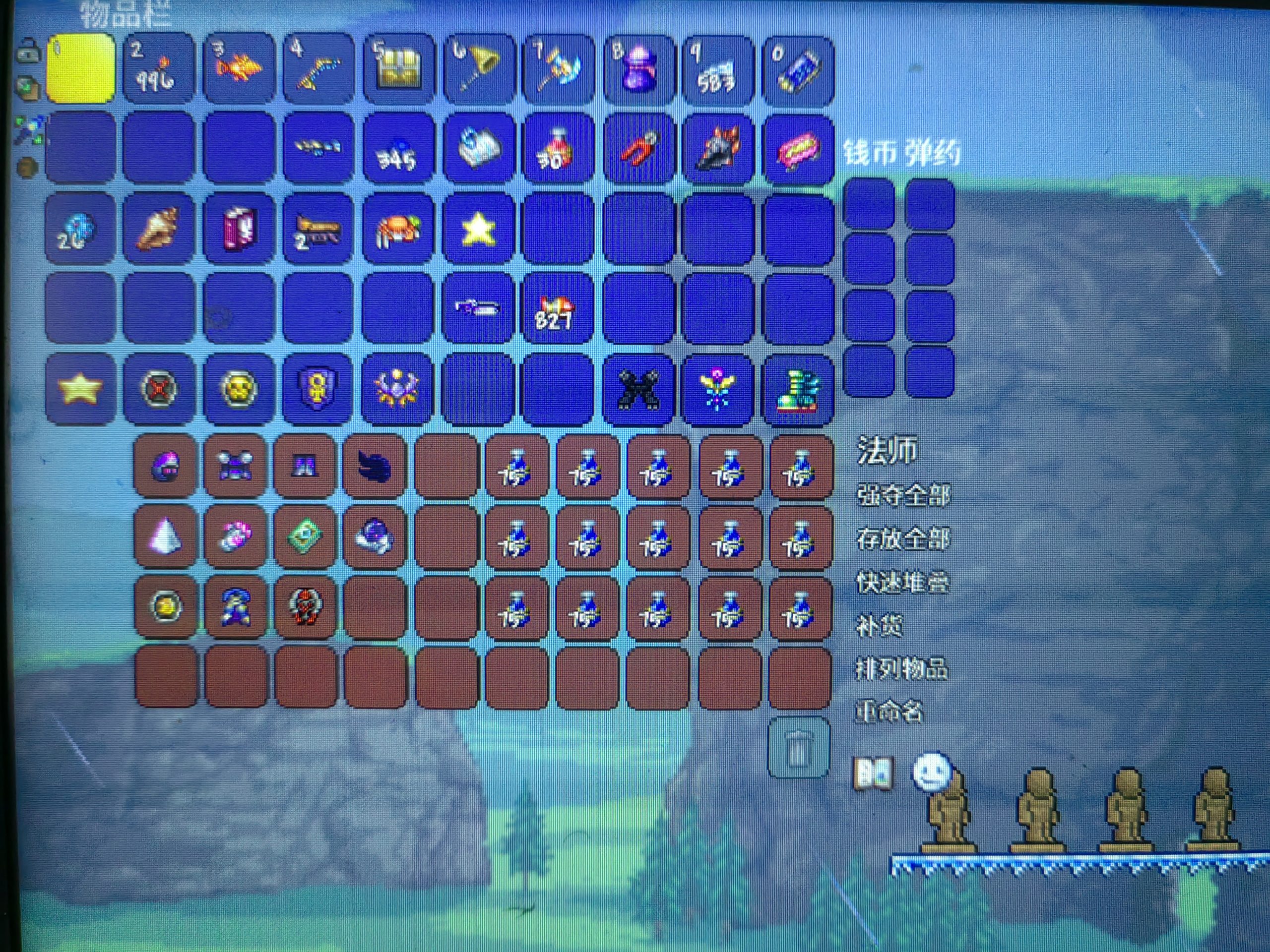Choose 存放全部 to deposit all items
The height and width of the screenshot is (952, 1270).
pos(903,539)
